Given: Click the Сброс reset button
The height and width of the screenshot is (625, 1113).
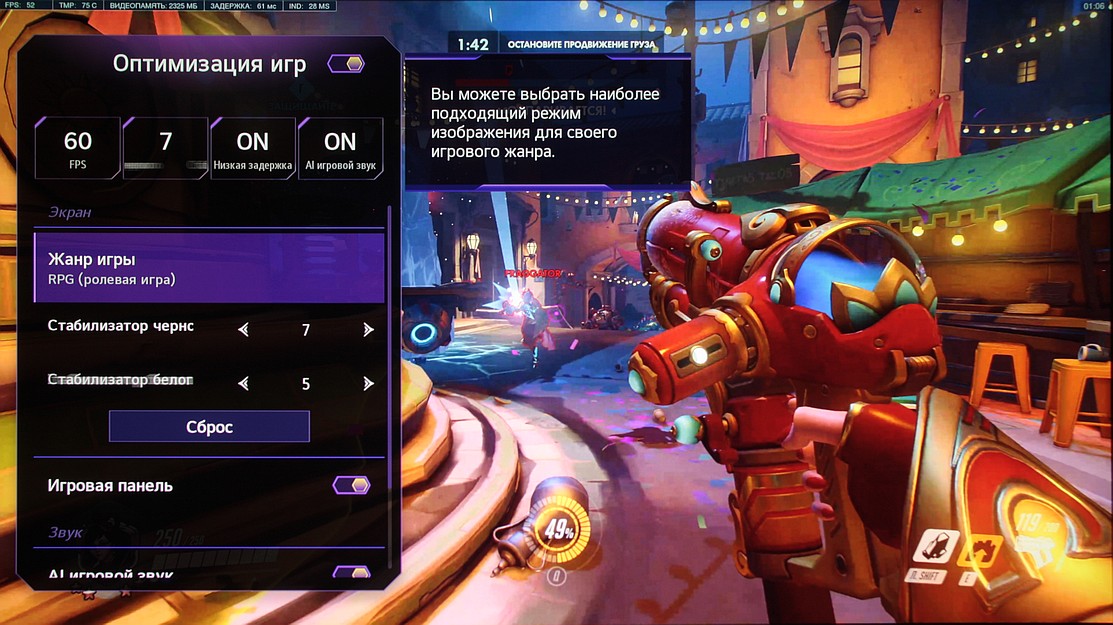Looking at the screenshot, I should [209, 427].
